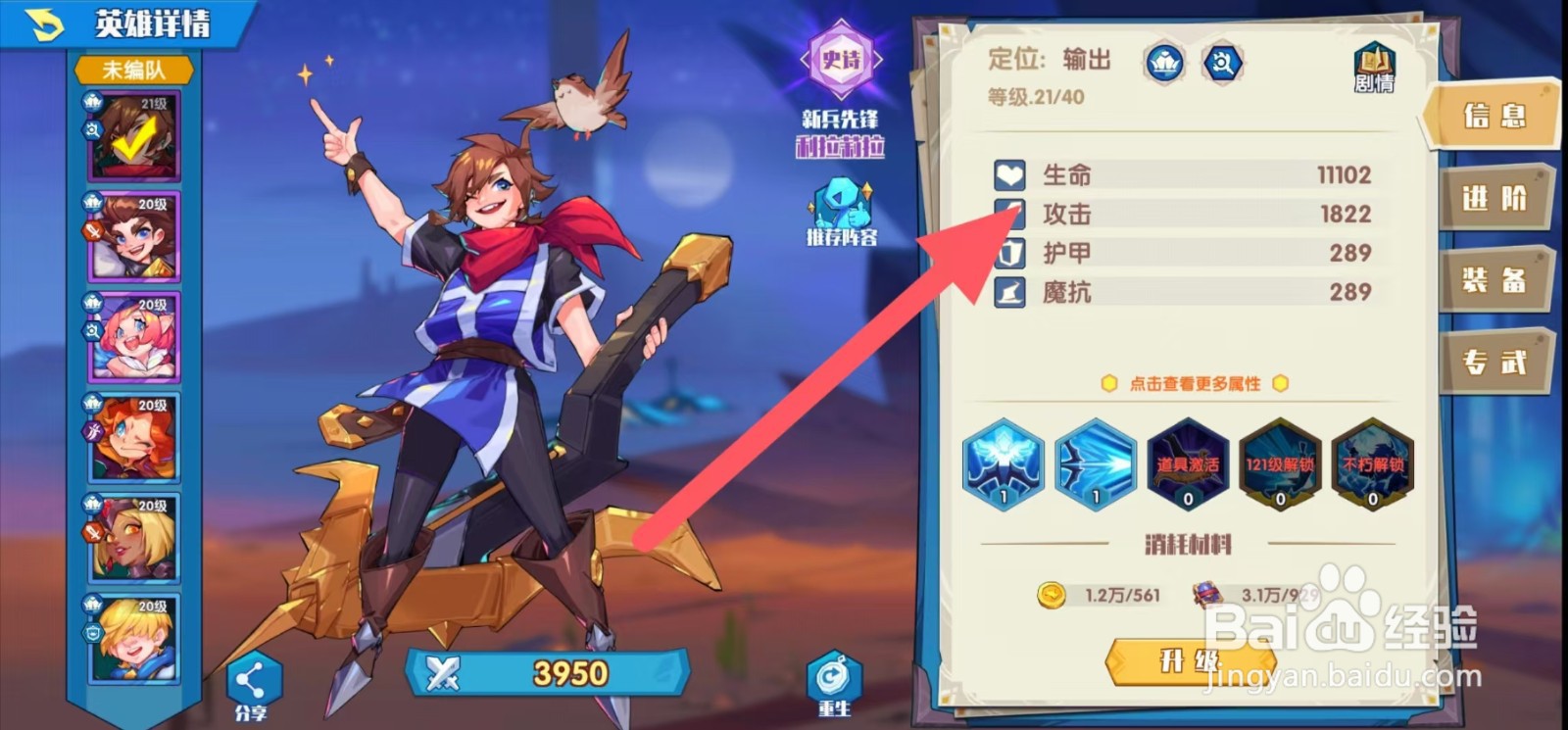Click the 护甲 armor shield icon
Screen dimensions: 1568x730
click(1008, 254)
